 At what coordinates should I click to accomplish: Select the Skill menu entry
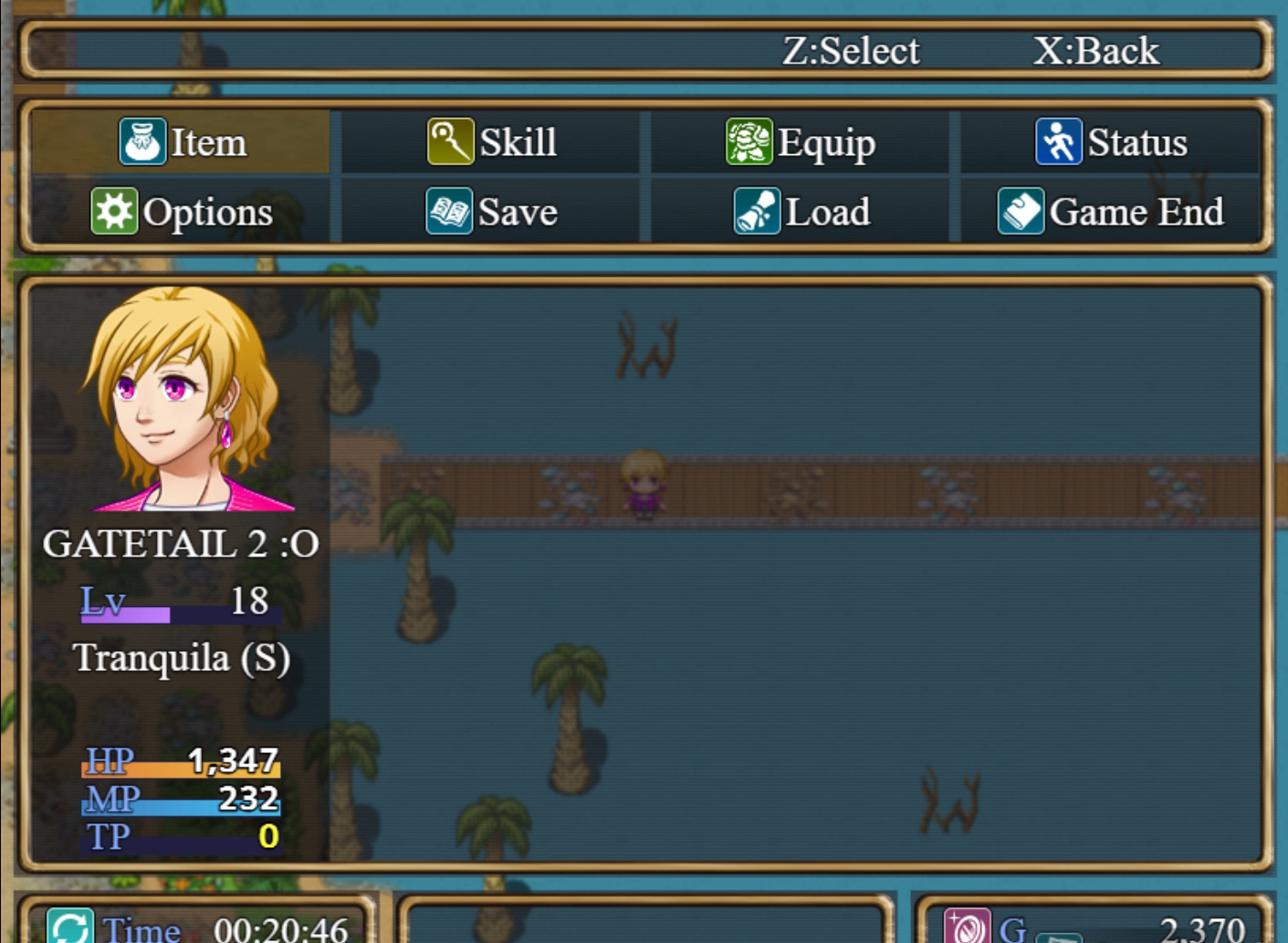pos(492,142)
